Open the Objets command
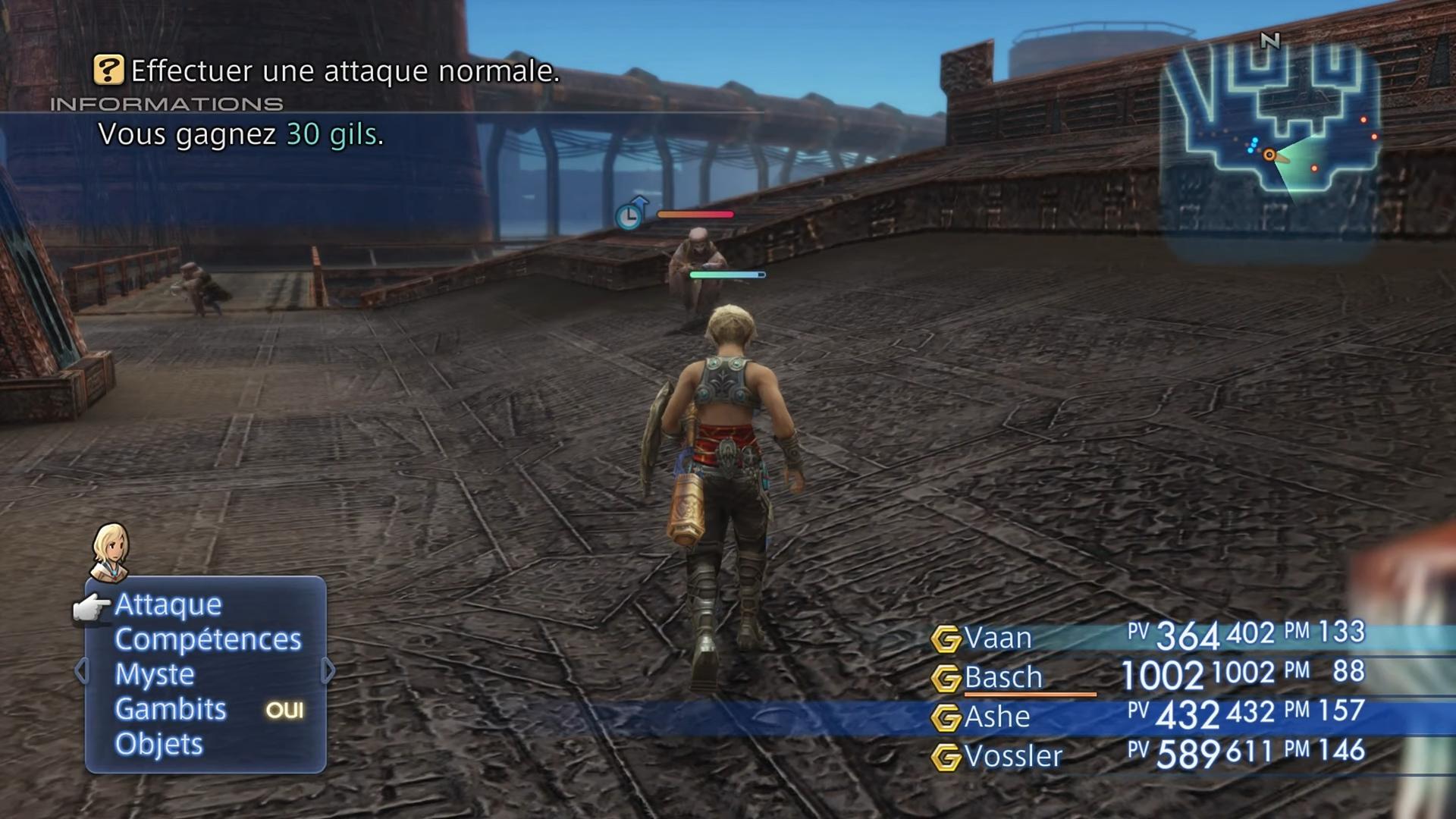 click(158, 745)
